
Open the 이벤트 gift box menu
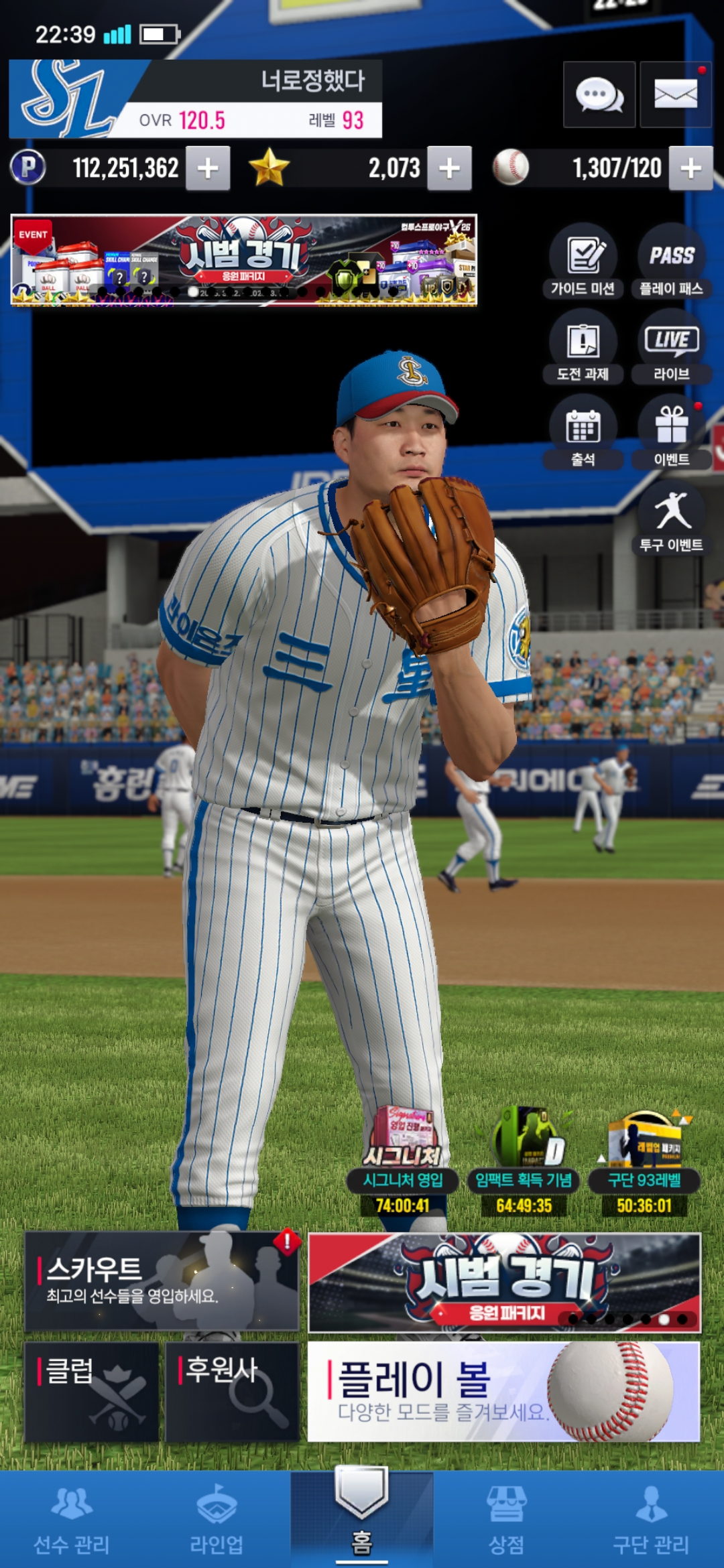click(x=671, y=432)
